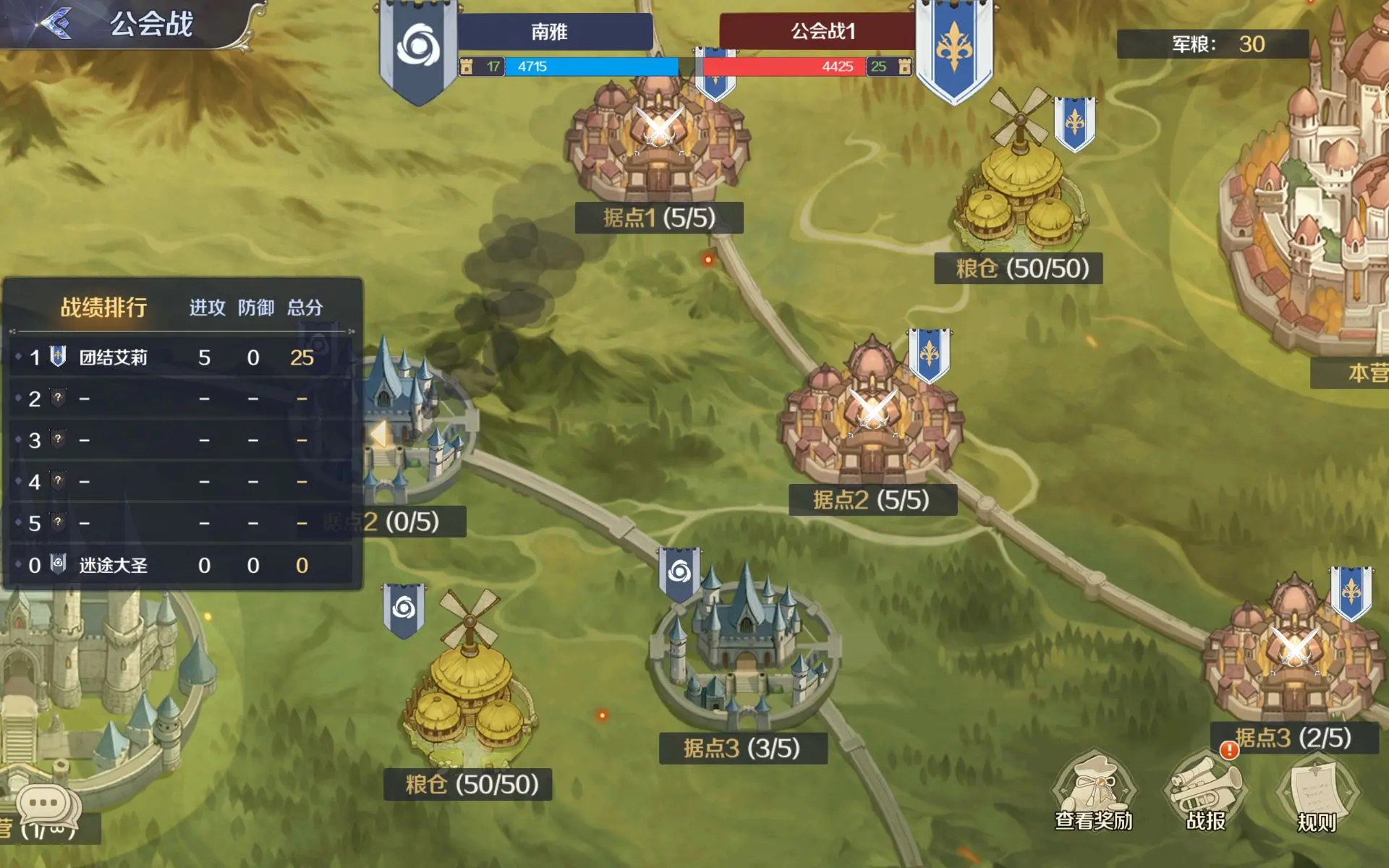This screenshot has width=1389, height=868.
Task: Tap the 公会战1 fleur-de-lis guild banner
Action: [953, 47]
